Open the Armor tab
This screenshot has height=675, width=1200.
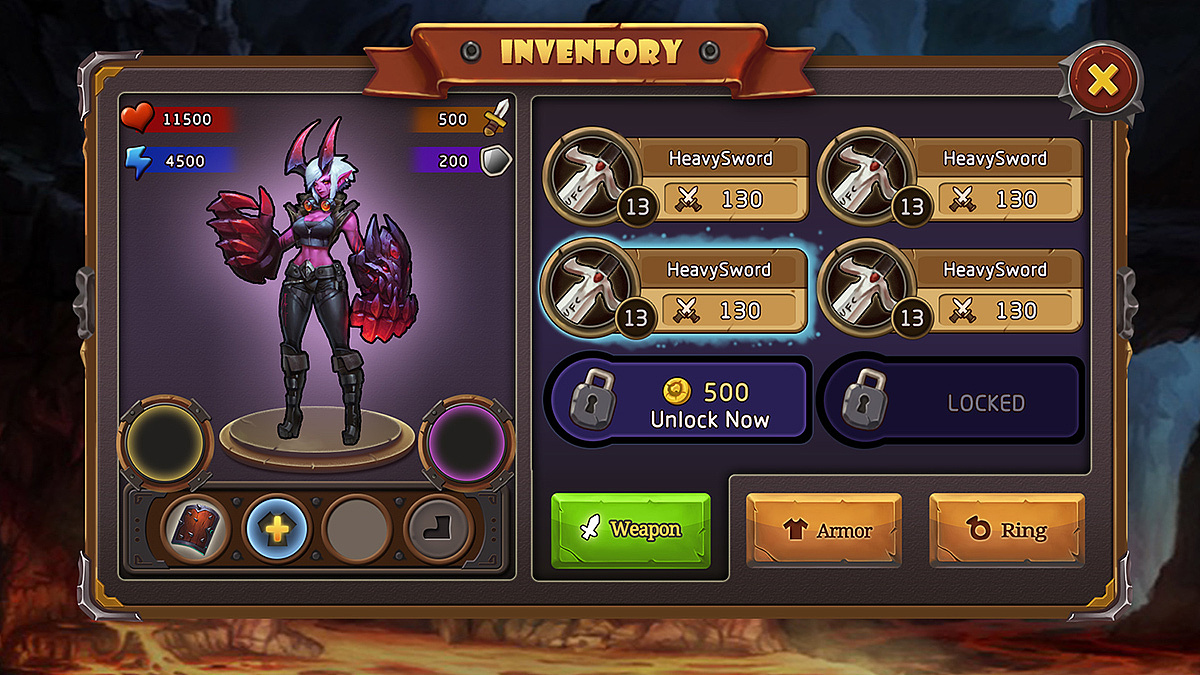coord(824,530)
